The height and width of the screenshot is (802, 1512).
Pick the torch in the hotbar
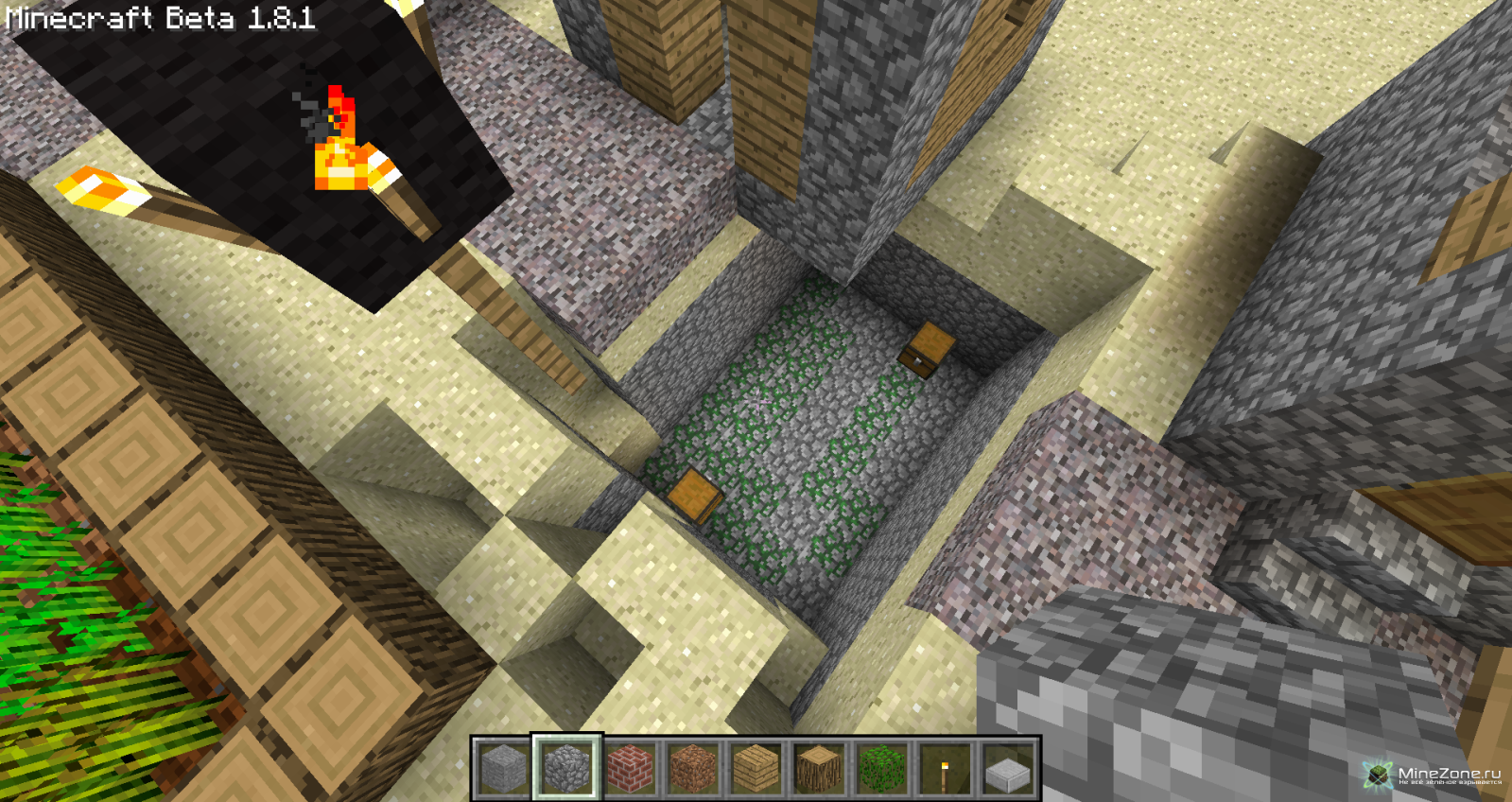pos(945,767)
